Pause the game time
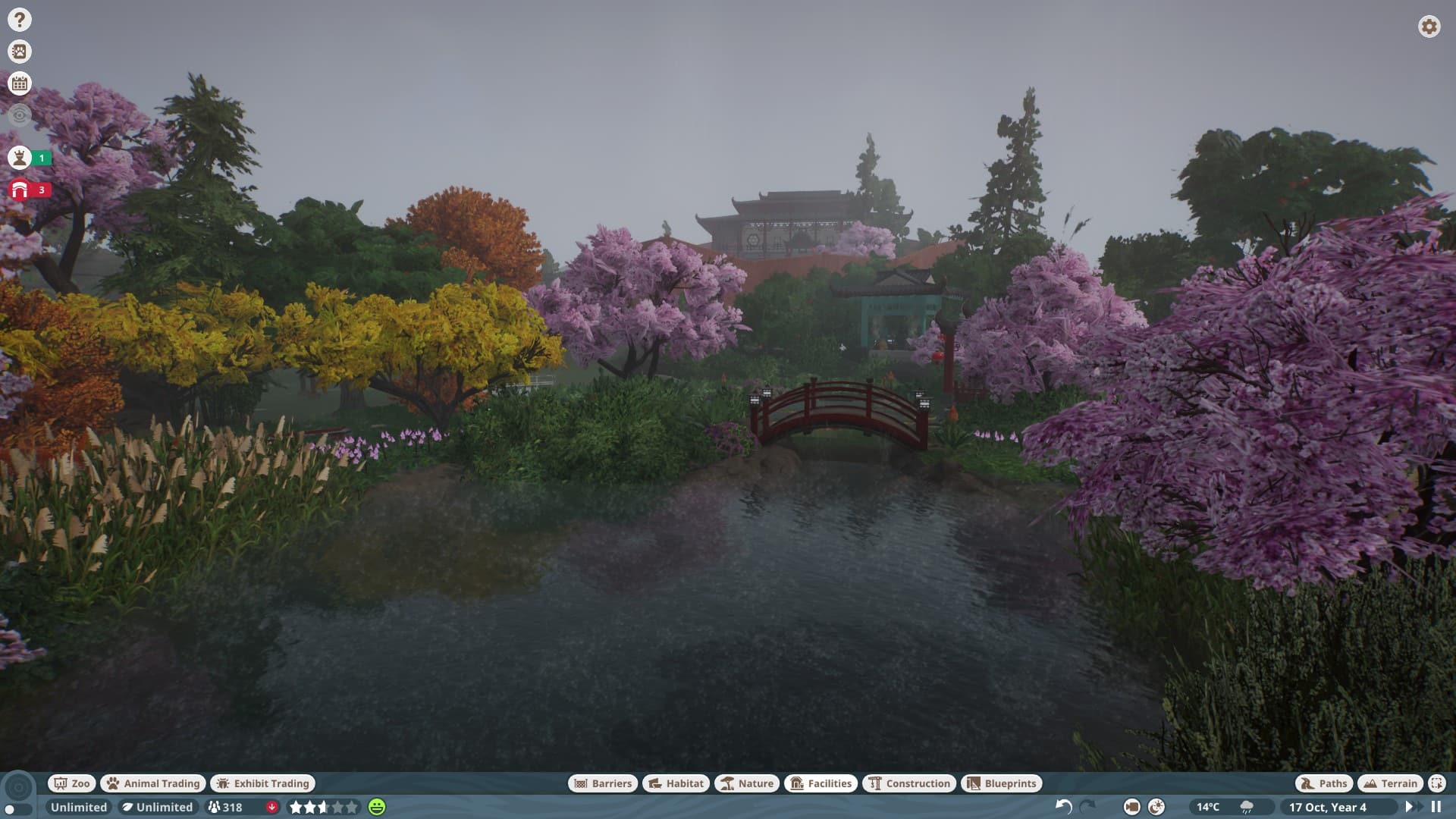This screenshot has height=819, width=1456. pyautogui.click(x=1436, y=807)
